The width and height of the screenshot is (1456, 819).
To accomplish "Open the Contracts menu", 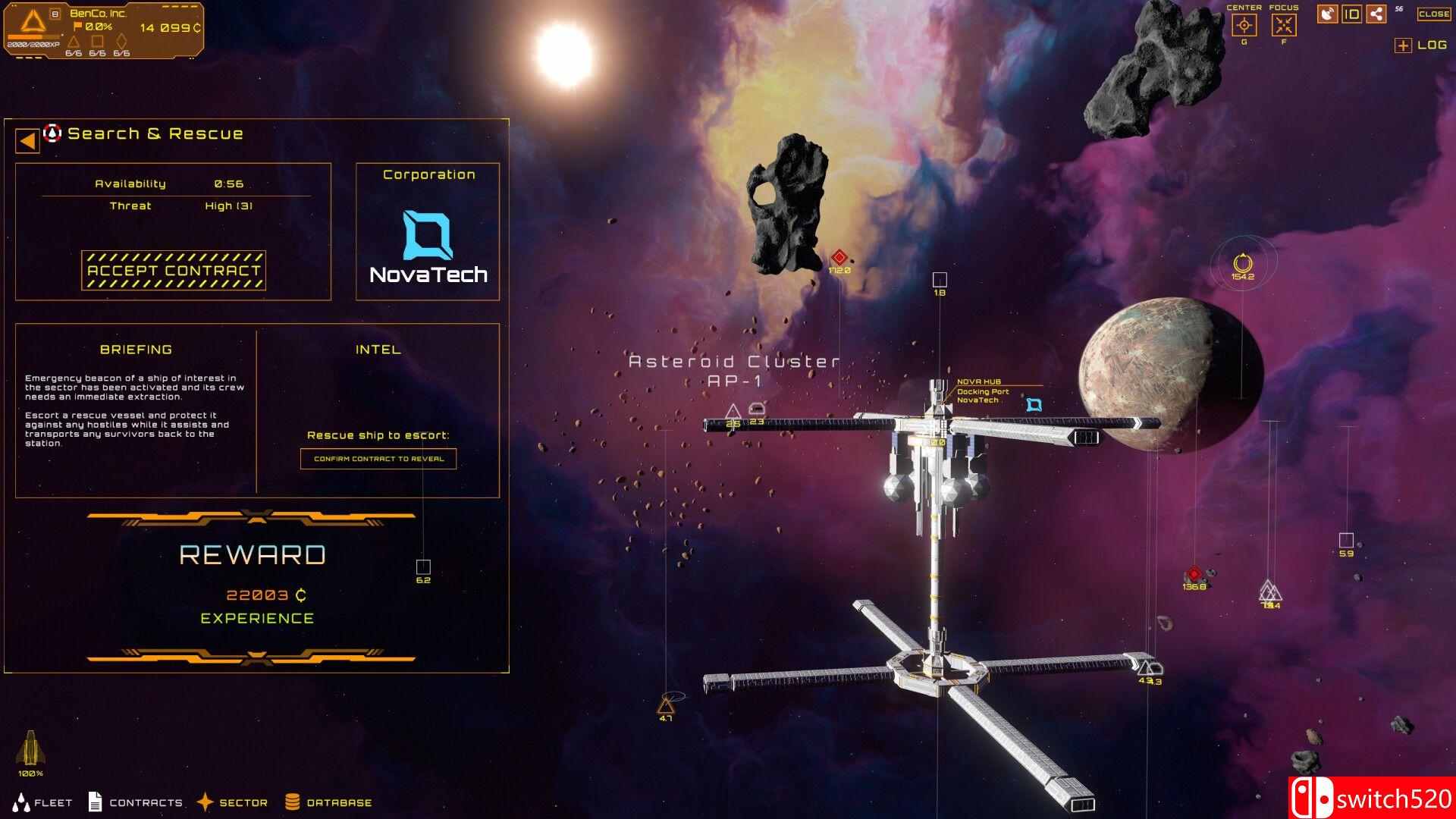I will [136, 802].
